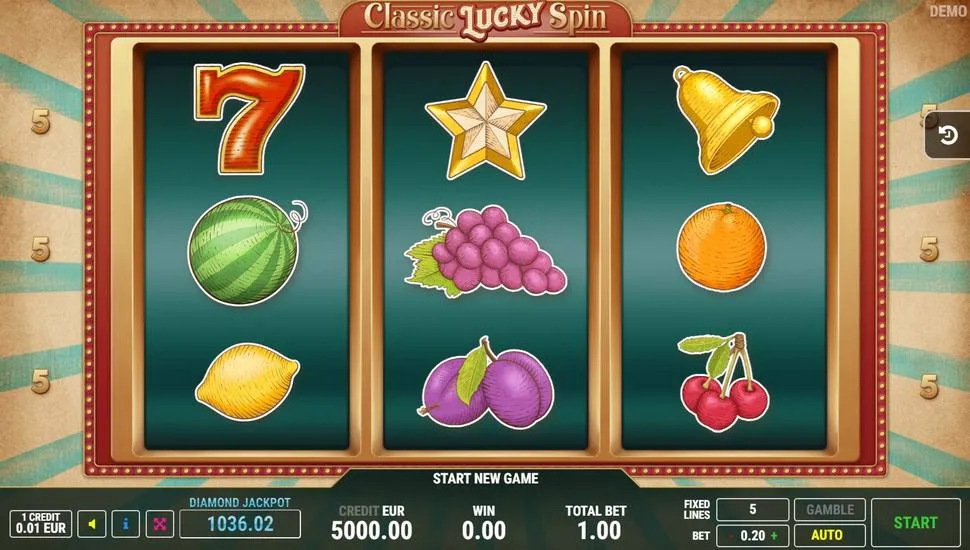This screenshot has height=550, width=970.
Task: Toggle sound with the speaker icon
Action: tap(93, 523)
